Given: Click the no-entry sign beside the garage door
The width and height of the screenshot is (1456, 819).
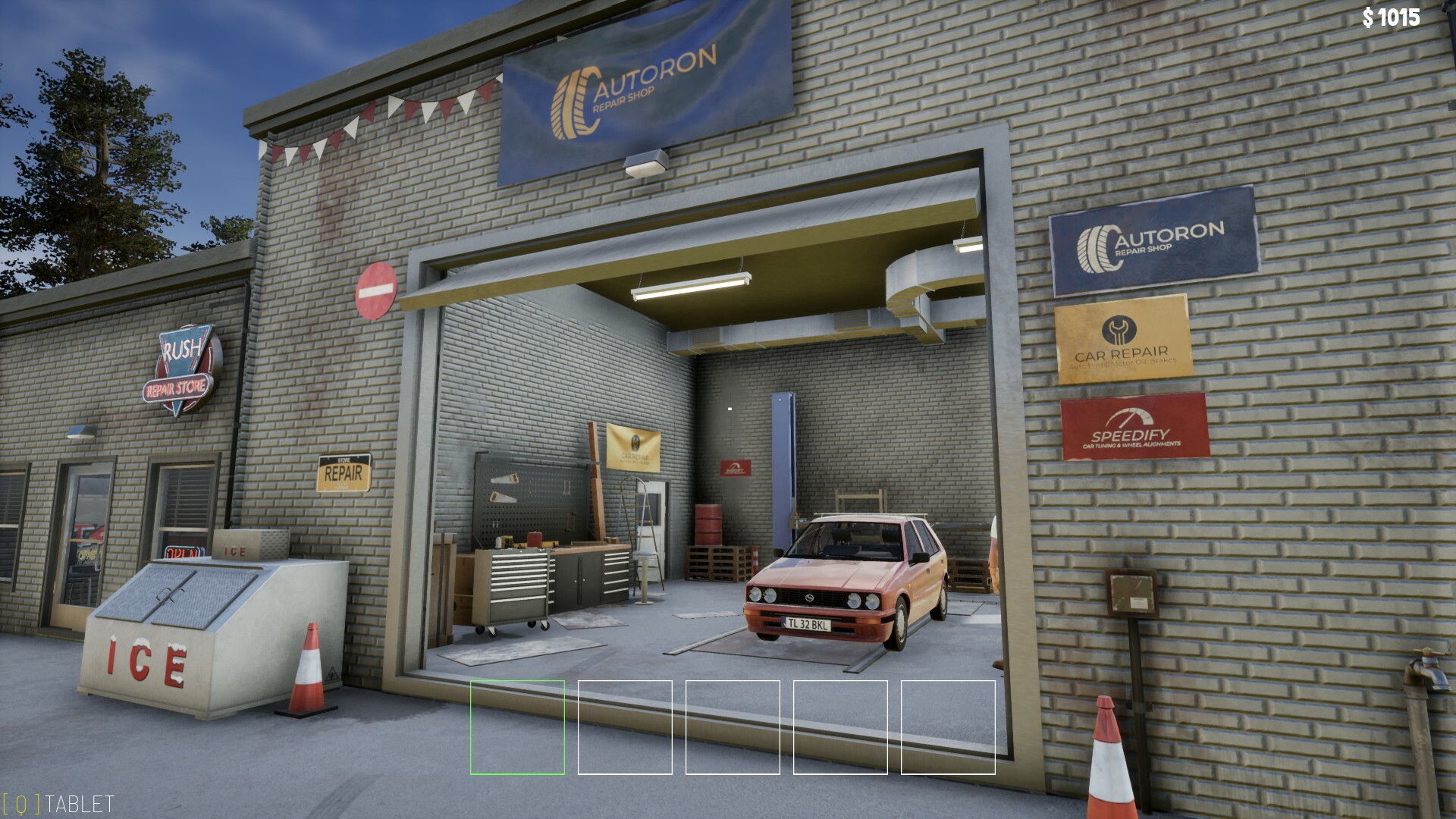Looking at the screenshot, I should point(378,290).
